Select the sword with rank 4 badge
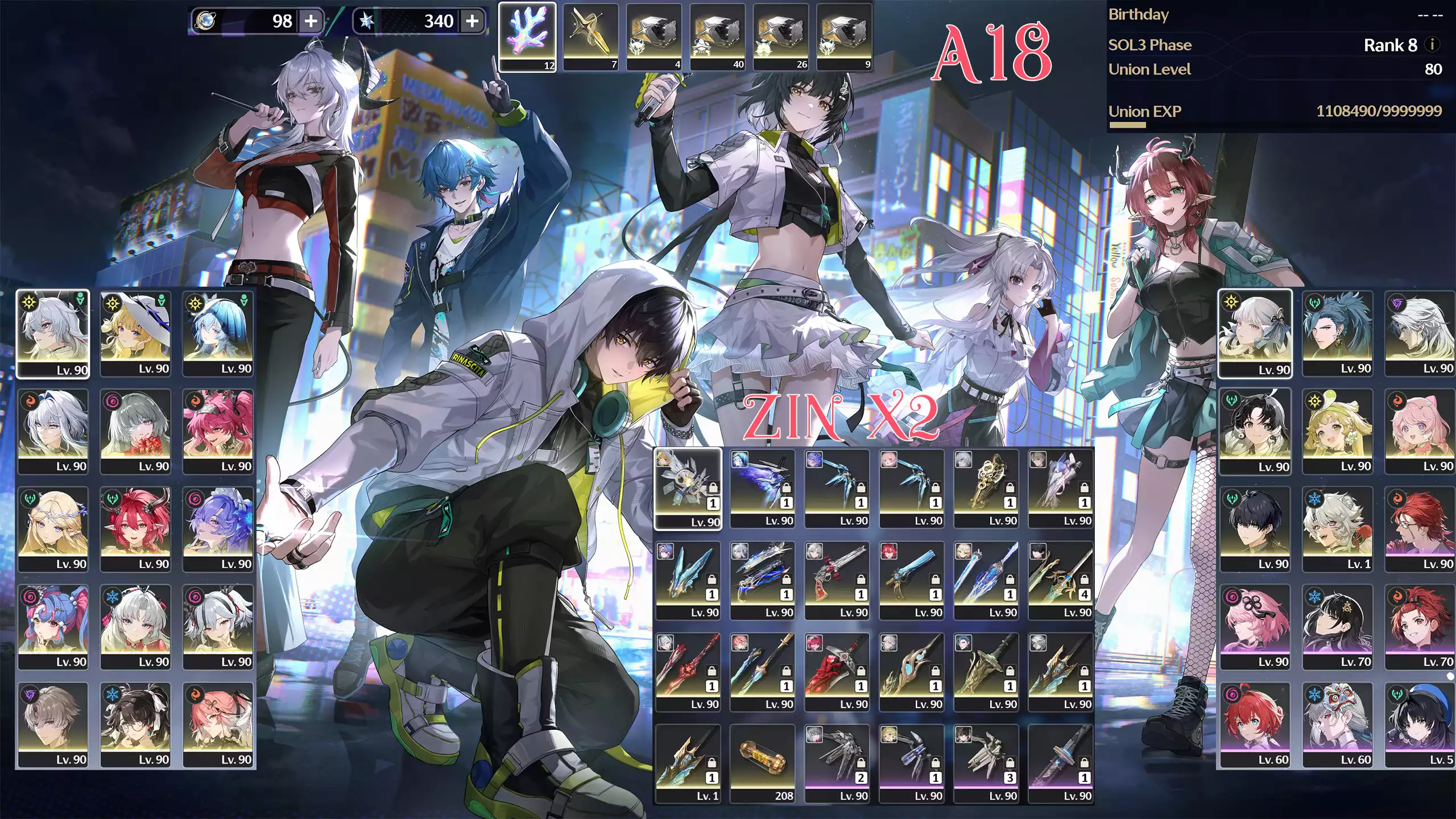This screenshot has height=819, width=1456. click(x=1061, y=580)
